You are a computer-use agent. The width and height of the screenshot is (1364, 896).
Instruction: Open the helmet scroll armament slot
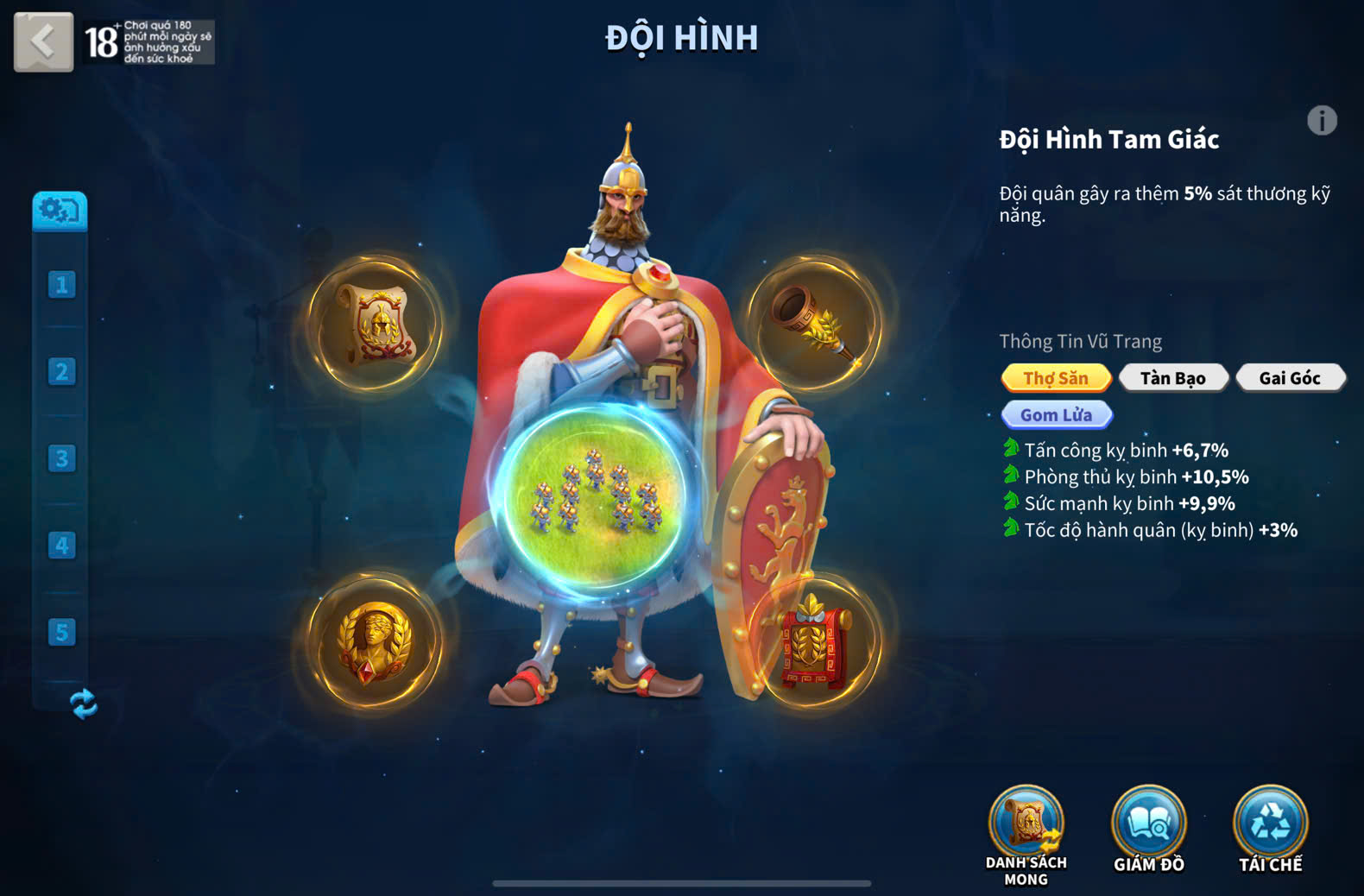tap(376, 324)
